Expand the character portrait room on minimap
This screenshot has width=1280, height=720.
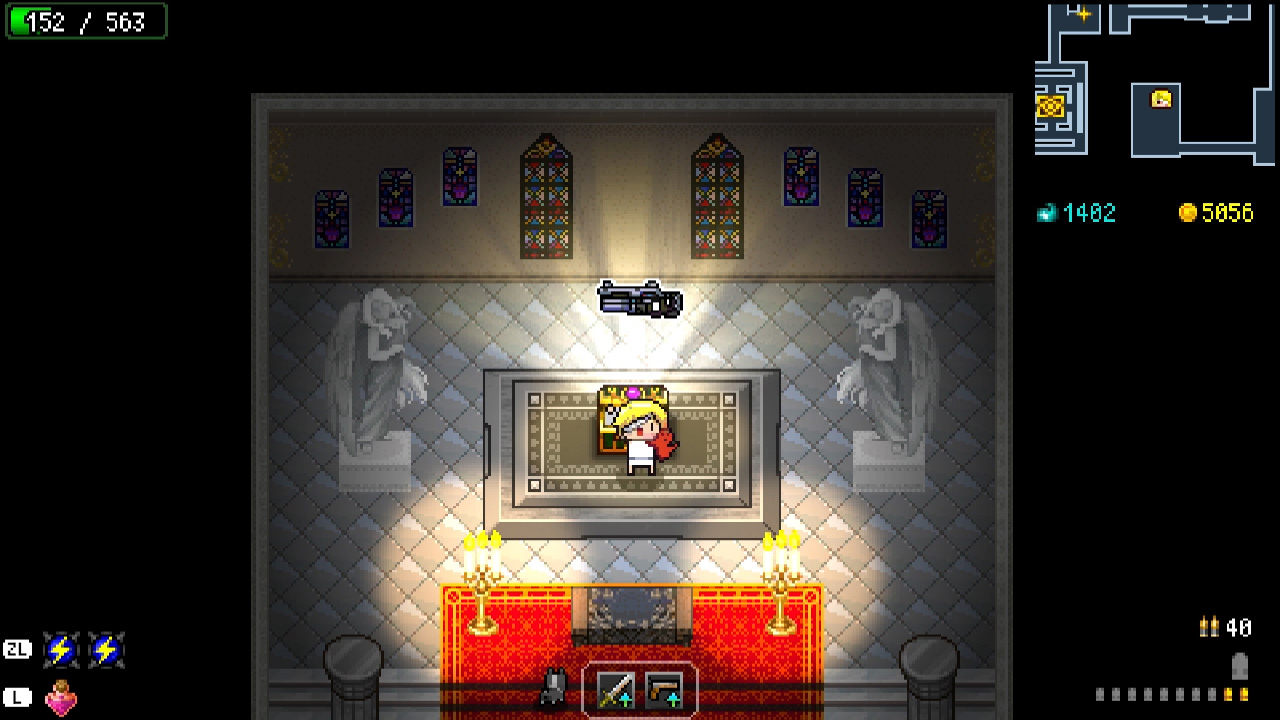(x=1160, y=99)
